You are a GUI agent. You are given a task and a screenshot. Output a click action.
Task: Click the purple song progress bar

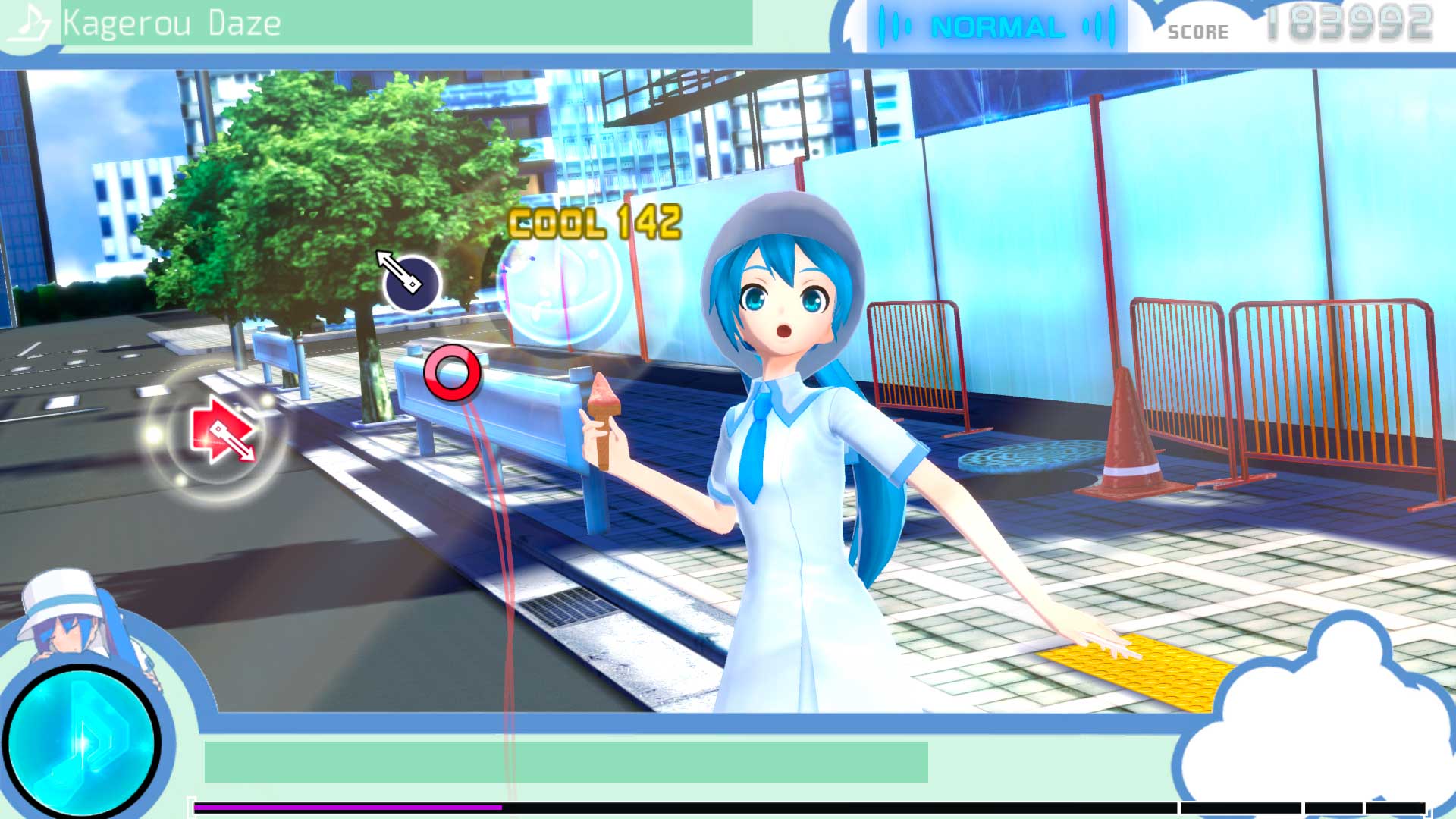pyautogui.click(x=349, y=808)
